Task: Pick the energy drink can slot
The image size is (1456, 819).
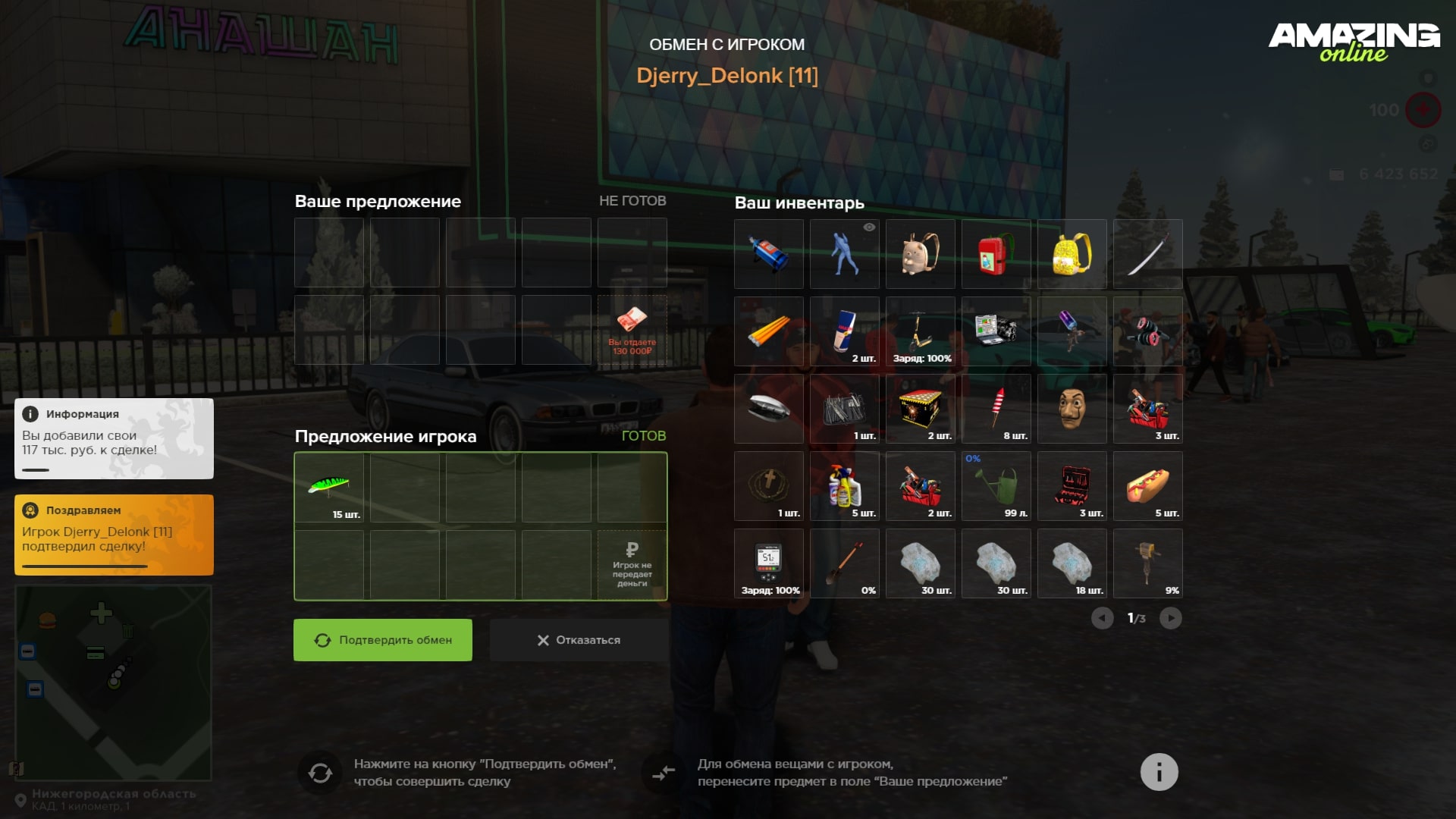Action: pyautogui.click(x=844, y=331)
